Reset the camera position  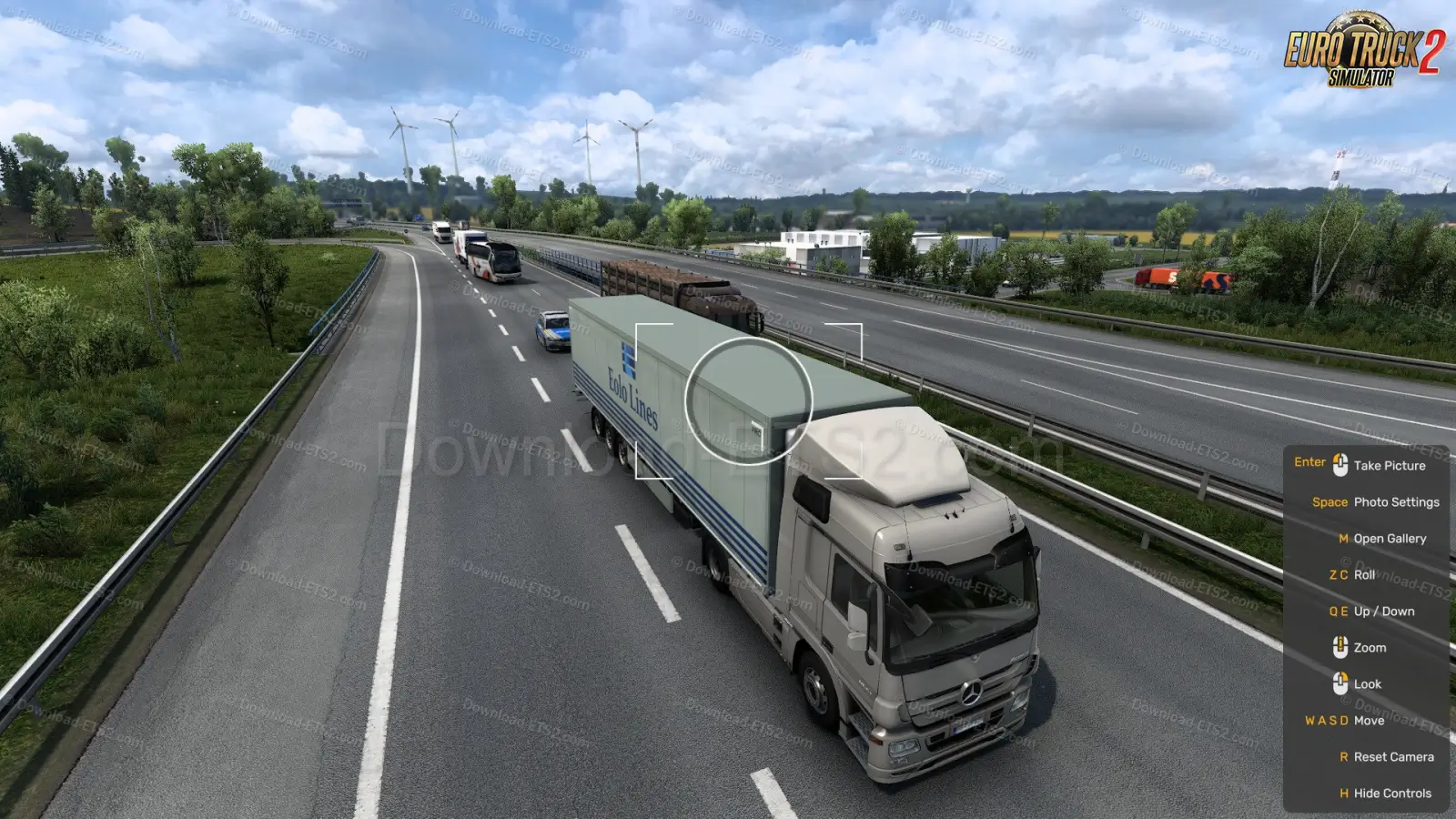(1395, 756)
